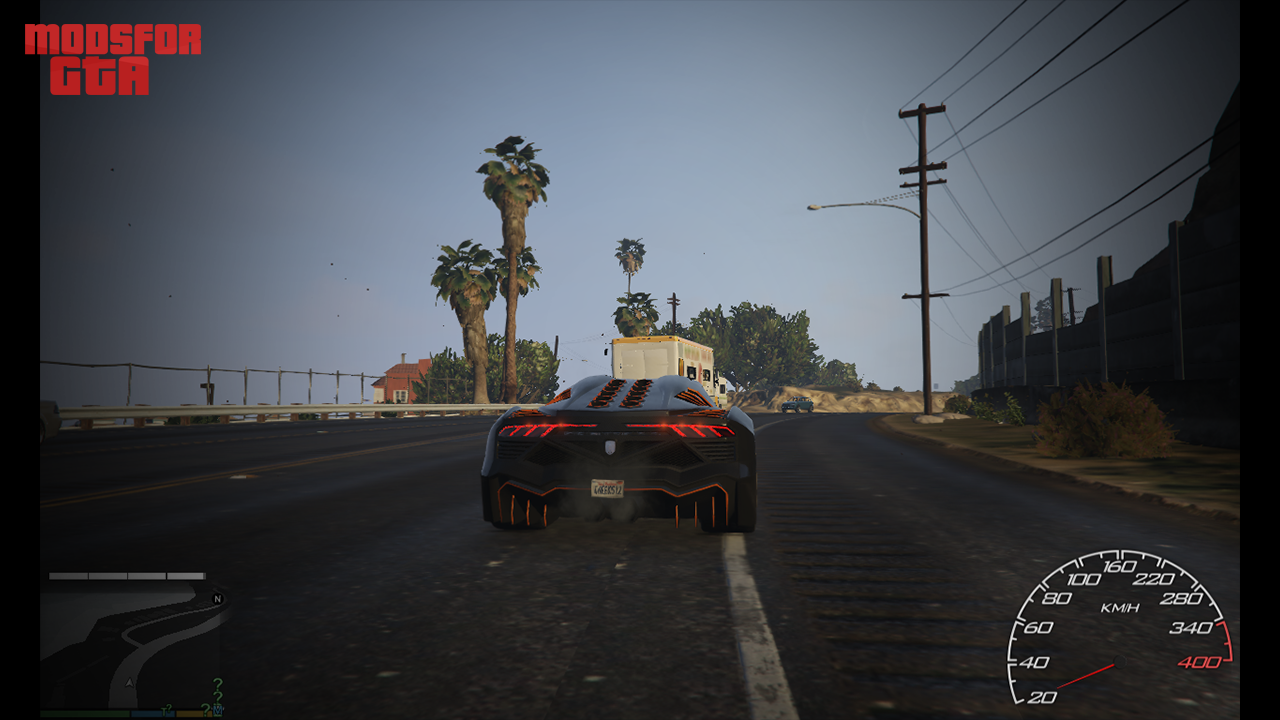Screen dimensions: 1280x720
Task: Click the white player arrow on minimap
Action: point(129,683)
